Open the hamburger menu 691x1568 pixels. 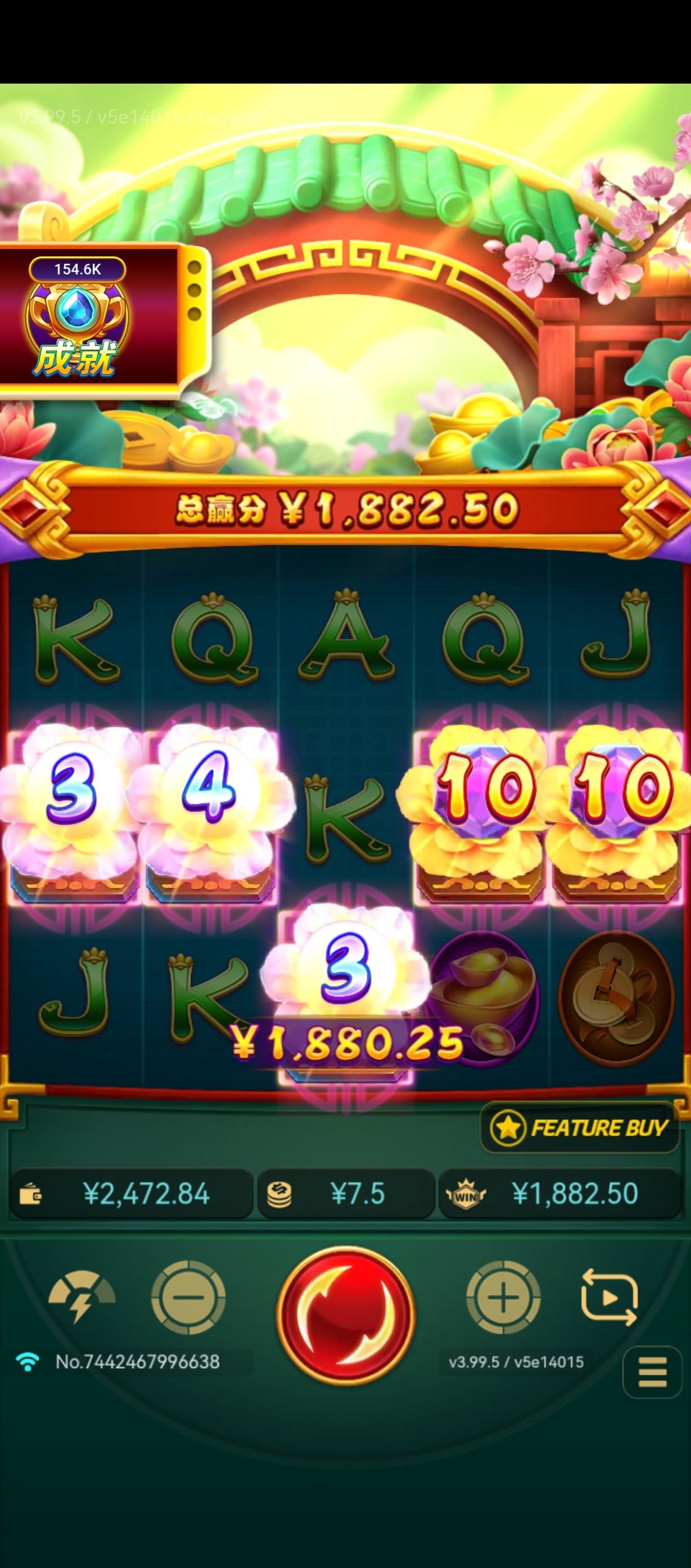pyautogui.click(x=652, y=1372)
